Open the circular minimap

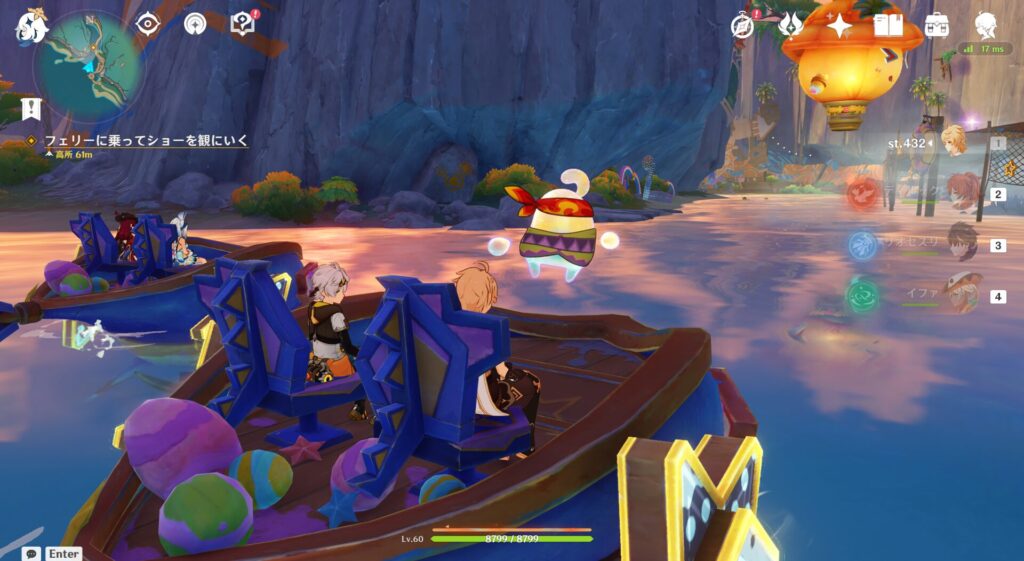87,60
